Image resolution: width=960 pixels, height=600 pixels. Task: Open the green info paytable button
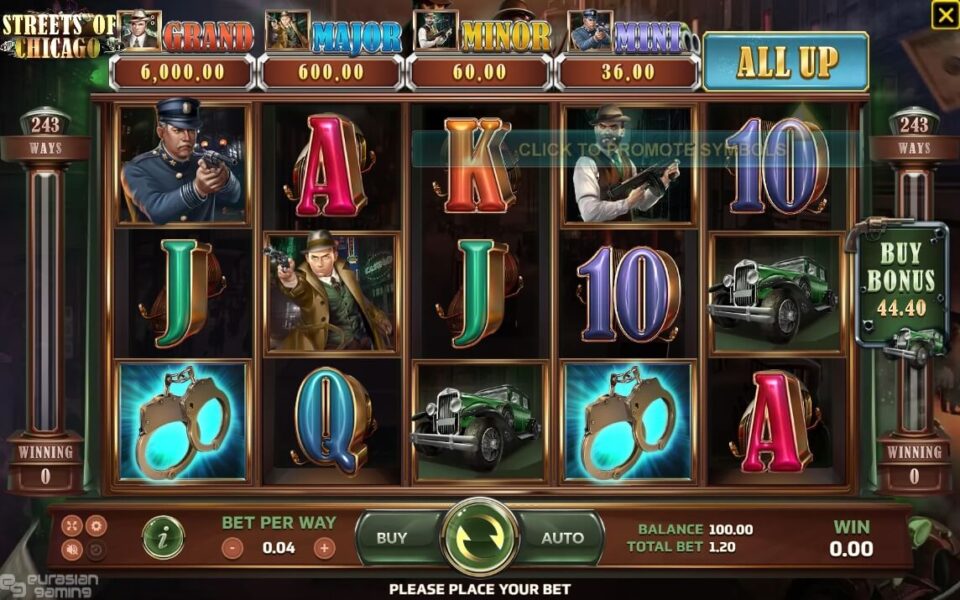[162, 538]
